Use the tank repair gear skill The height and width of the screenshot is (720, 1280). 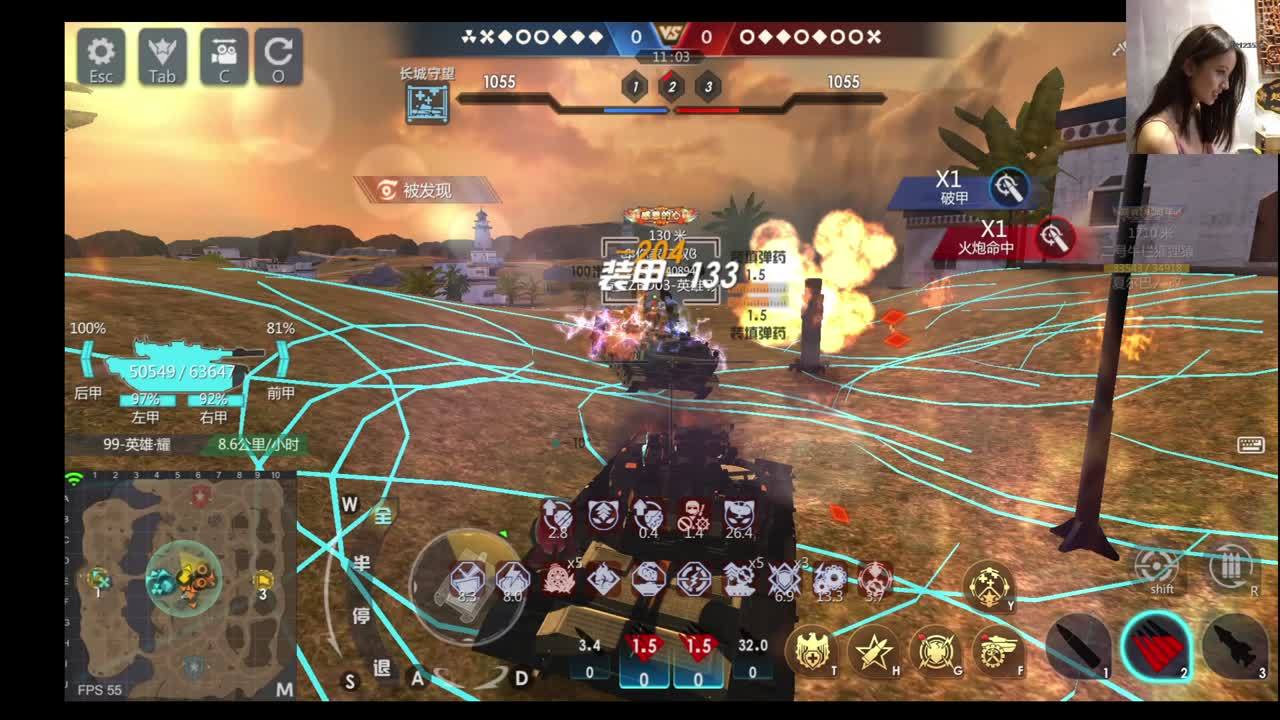pos(997,651)
